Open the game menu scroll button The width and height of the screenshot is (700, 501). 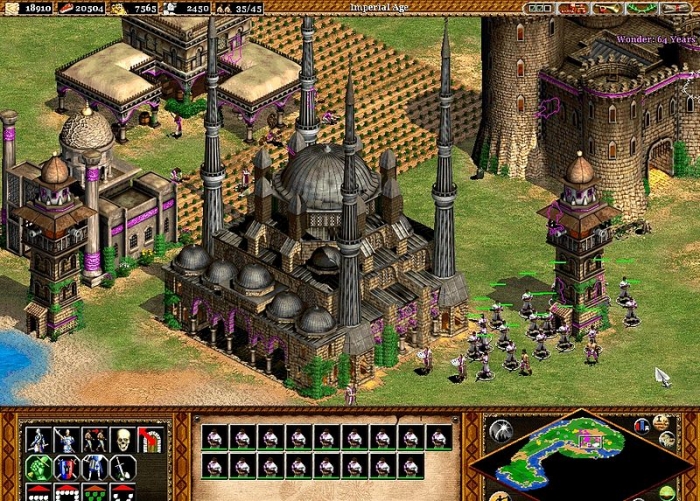(x=672, y=8)
